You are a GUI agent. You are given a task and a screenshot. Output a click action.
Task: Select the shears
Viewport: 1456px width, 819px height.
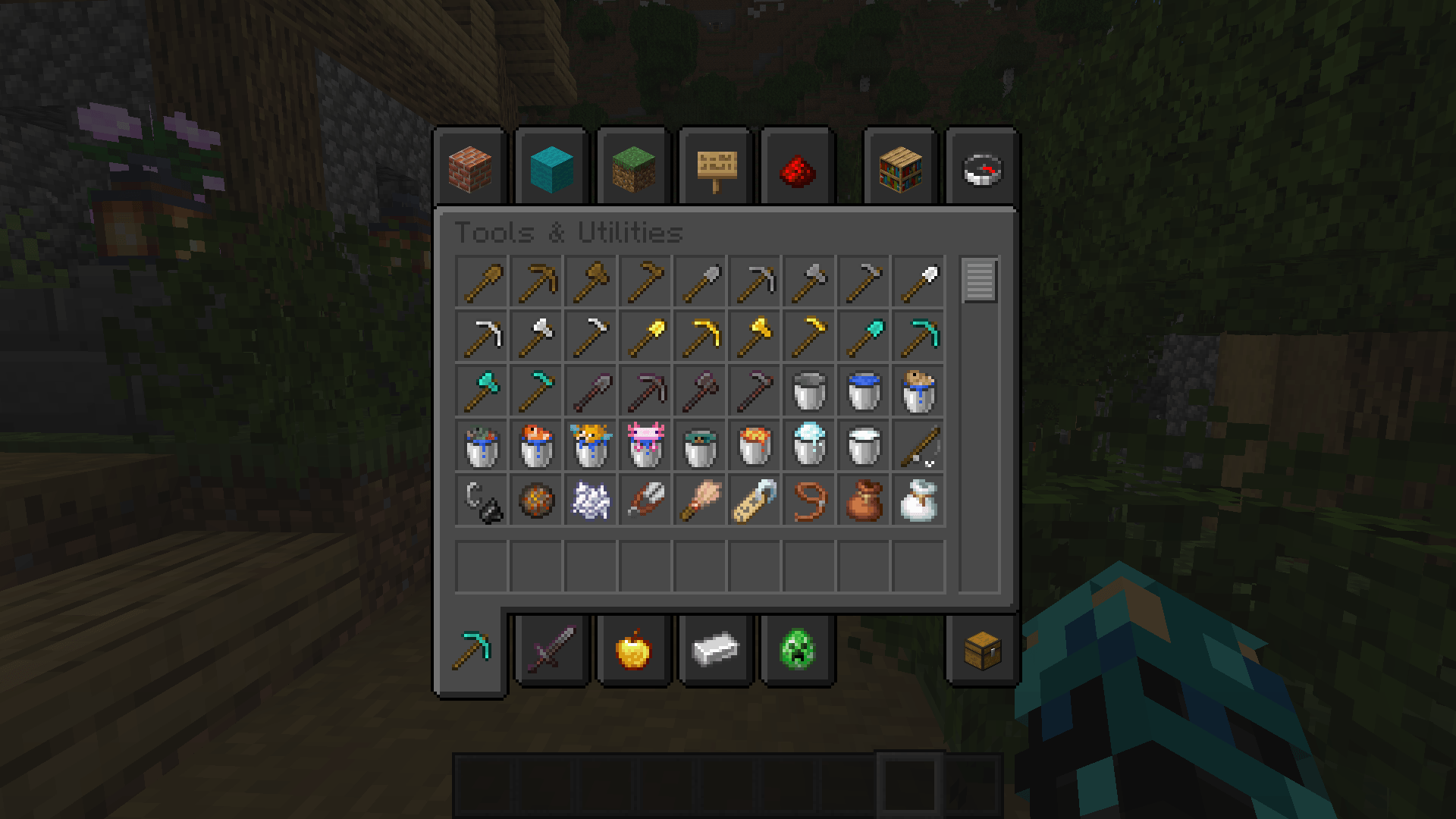point(645,498)
